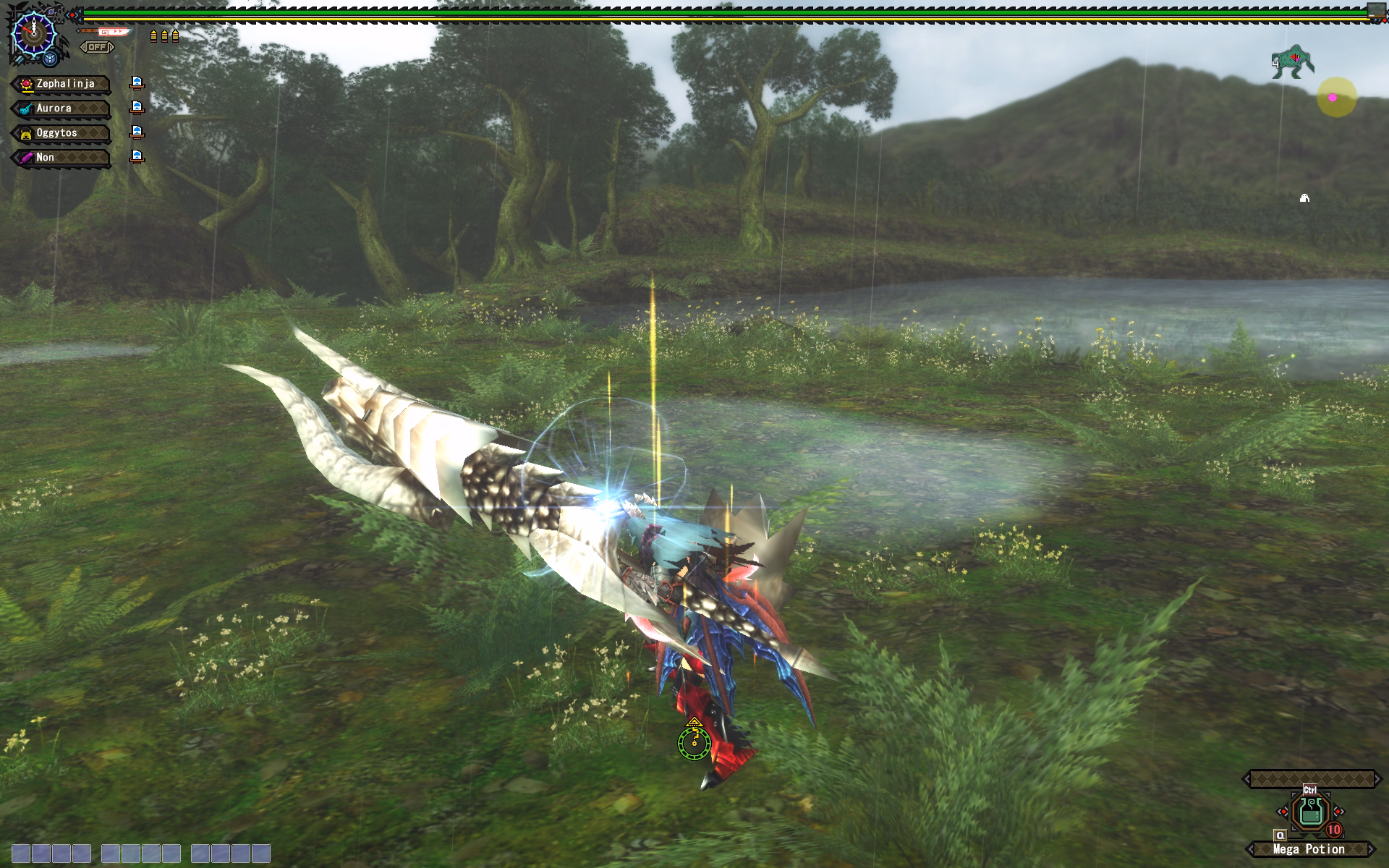Cycle item selector to the left

(1283, 812)
